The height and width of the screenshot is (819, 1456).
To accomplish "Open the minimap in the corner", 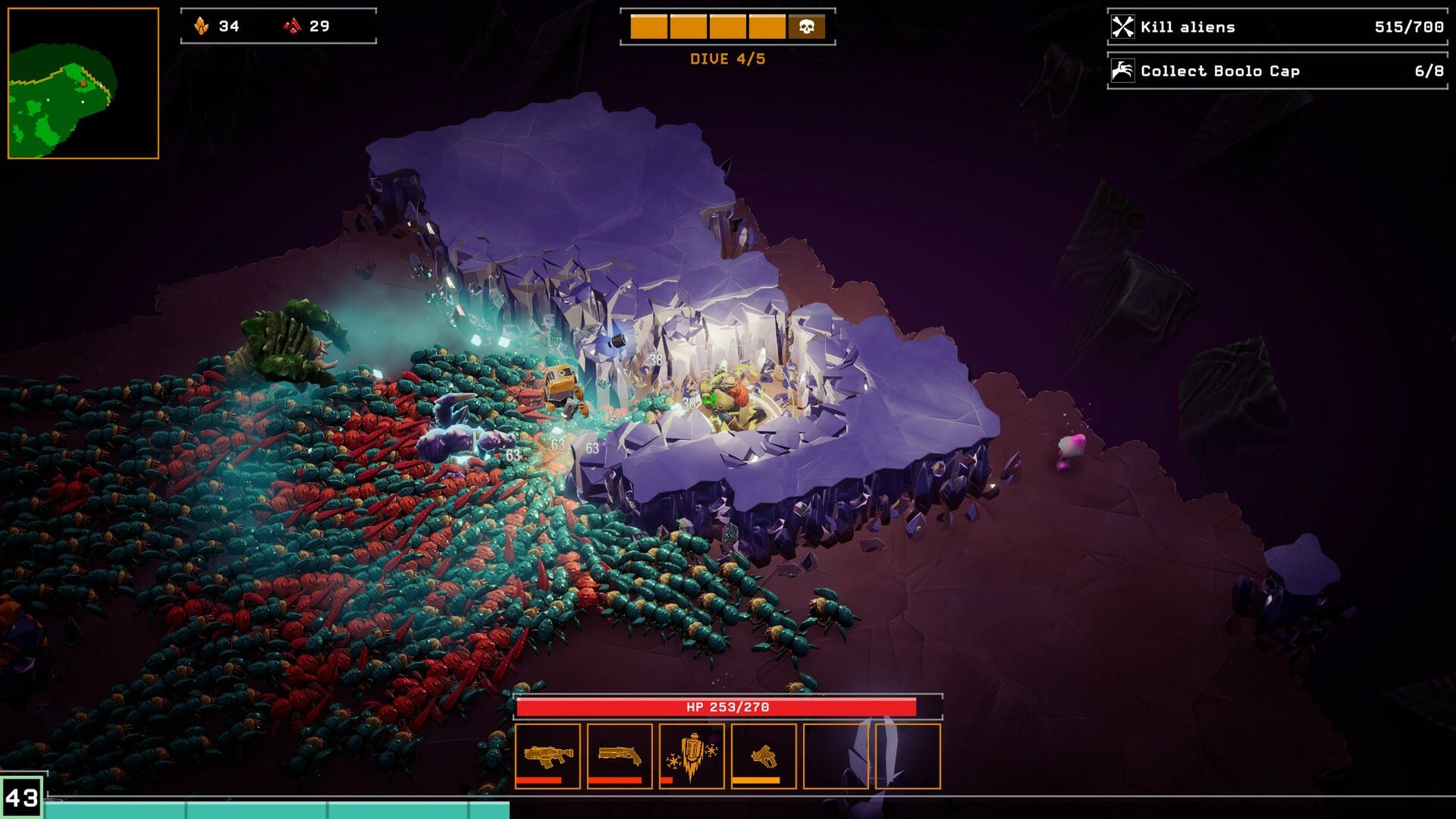I will click(x=83, y=82).
